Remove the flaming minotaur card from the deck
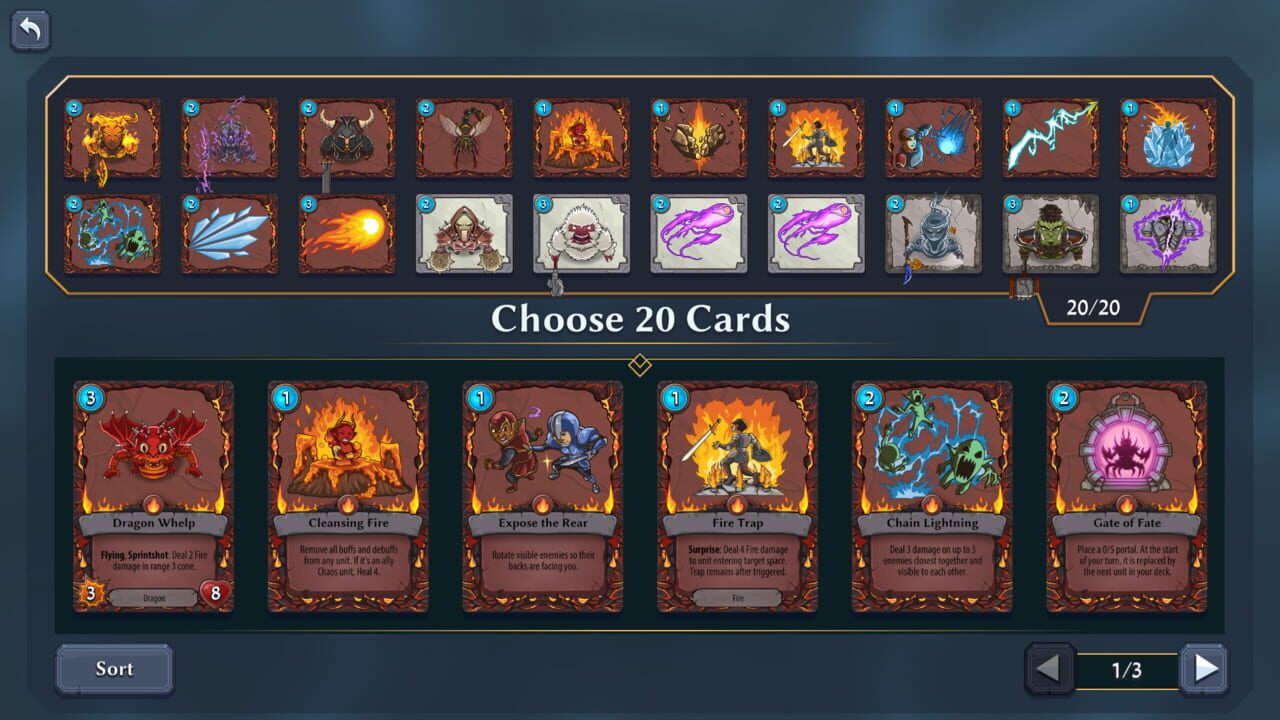Screen dimensions: 1280x720 tap(113, 137)
